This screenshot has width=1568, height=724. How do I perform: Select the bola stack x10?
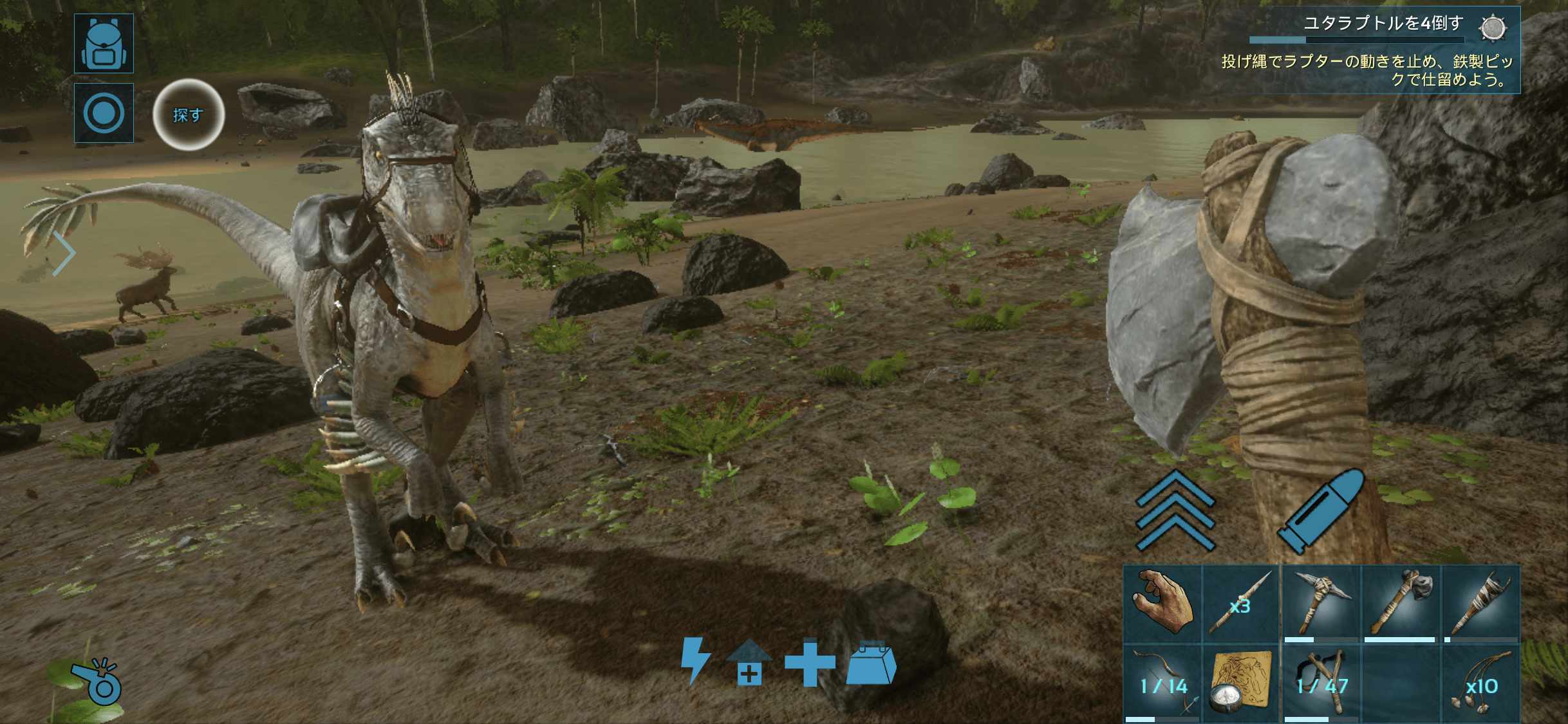point(1480,685)
